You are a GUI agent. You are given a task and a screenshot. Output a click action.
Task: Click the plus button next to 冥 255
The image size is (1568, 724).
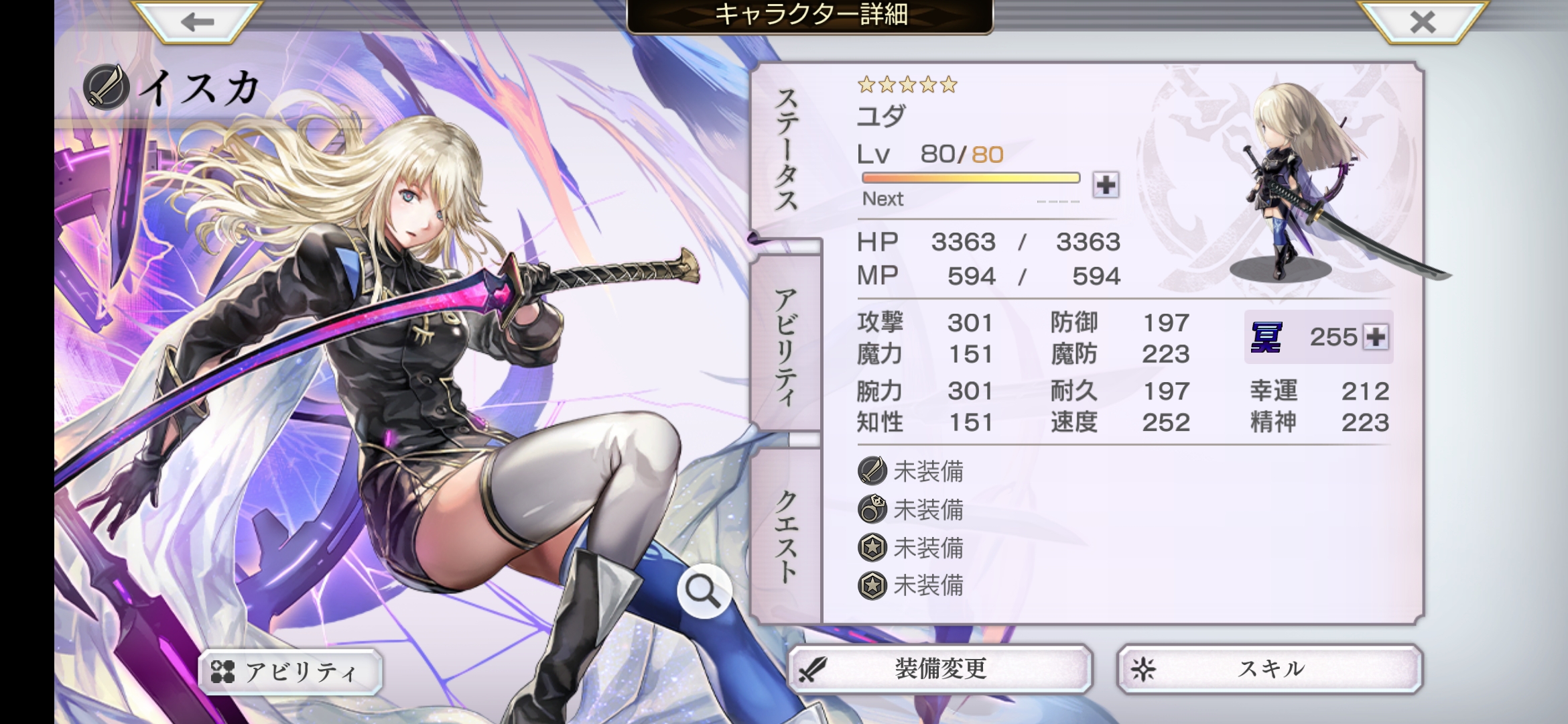1376,337
